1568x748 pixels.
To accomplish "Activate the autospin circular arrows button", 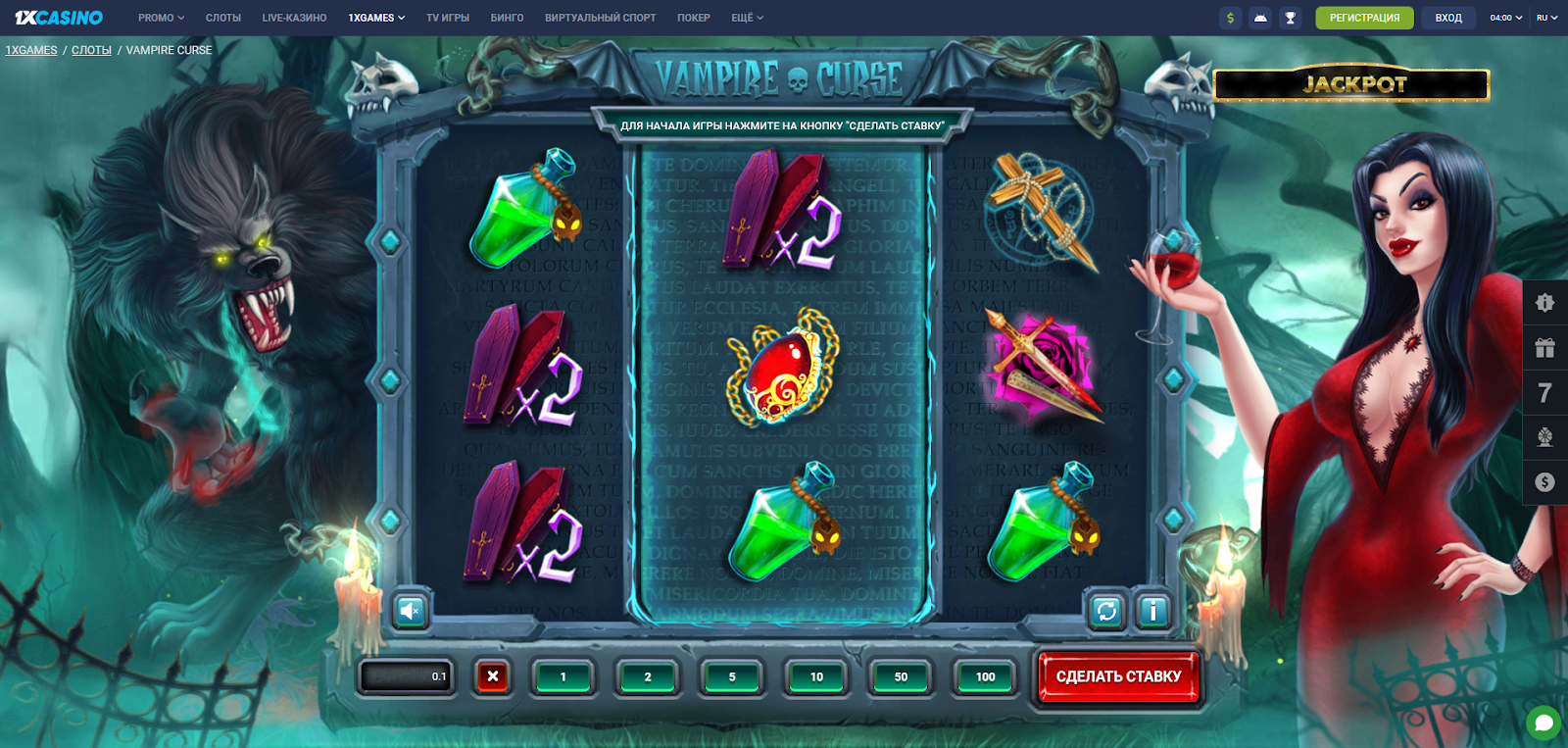I will [x=1107, y=611].
